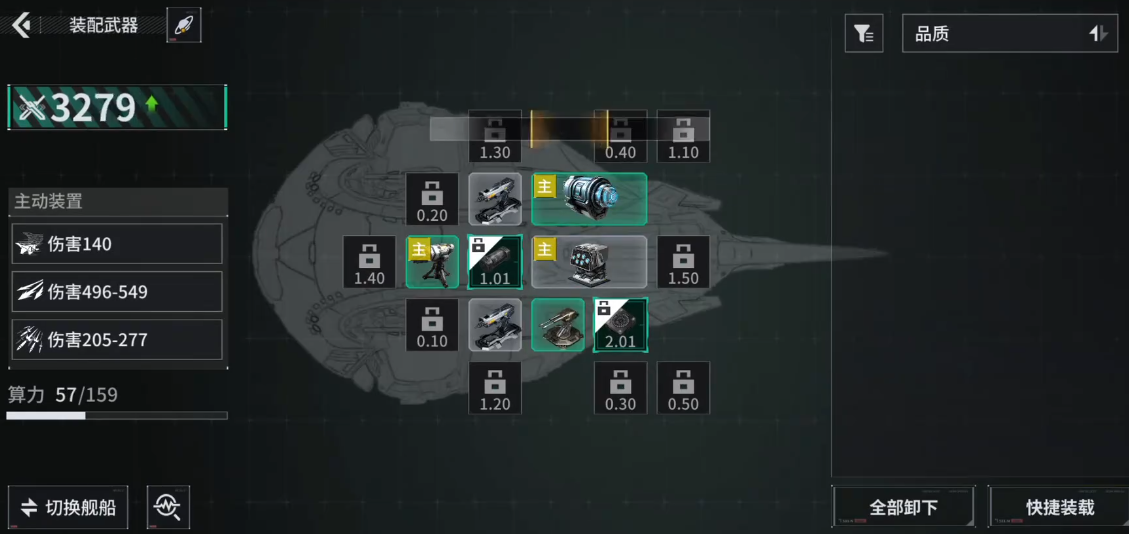Click 全部卸下 to unequip everything
Viewport: 1129px width, 534px height.
click(x=903, y=507)
